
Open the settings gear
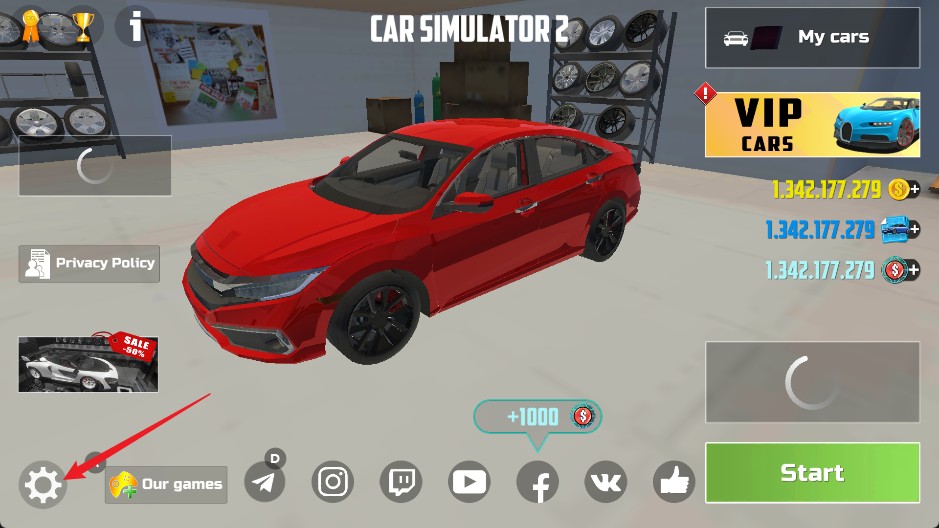(x=43, y=485)
